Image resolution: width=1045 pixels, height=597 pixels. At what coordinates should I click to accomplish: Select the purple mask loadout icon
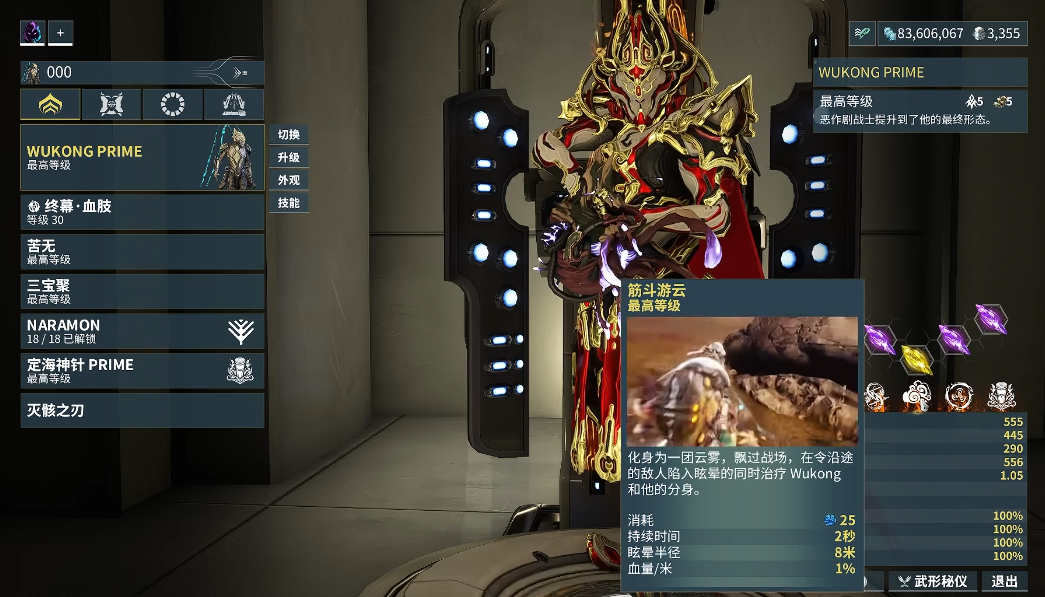tap(32, 33)
